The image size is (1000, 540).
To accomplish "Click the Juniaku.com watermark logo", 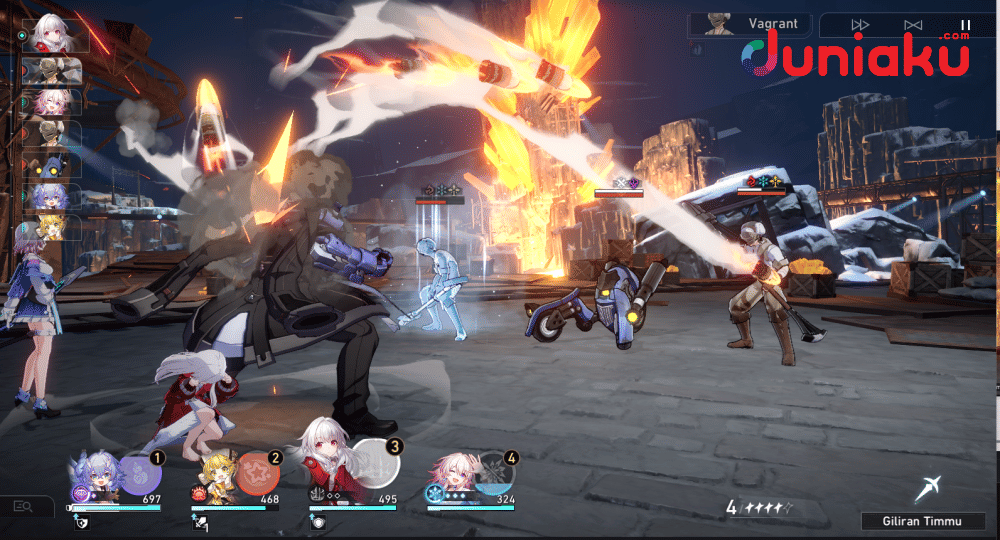I will point(858,53).
